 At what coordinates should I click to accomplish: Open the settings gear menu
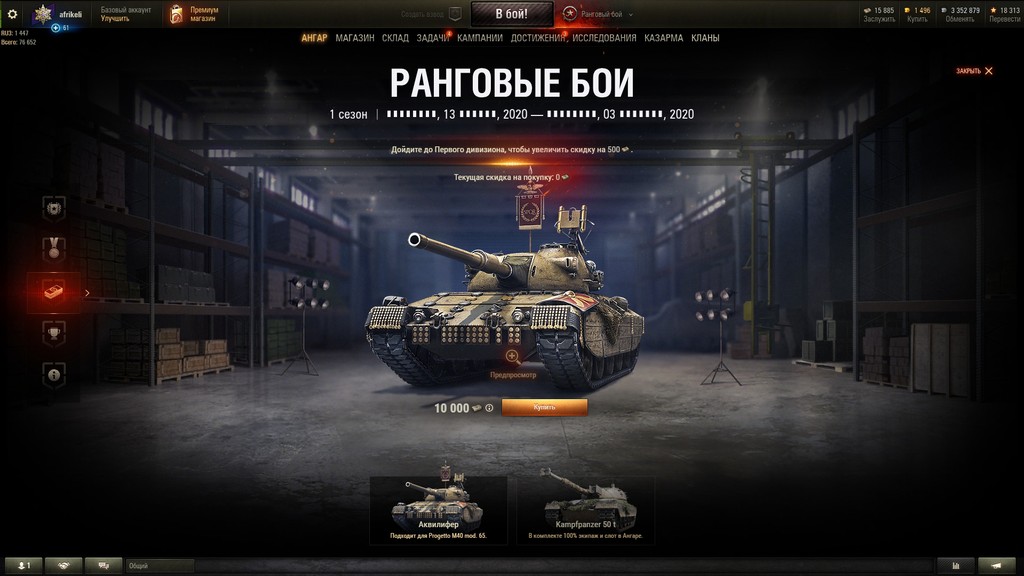(x=13, y=14)
